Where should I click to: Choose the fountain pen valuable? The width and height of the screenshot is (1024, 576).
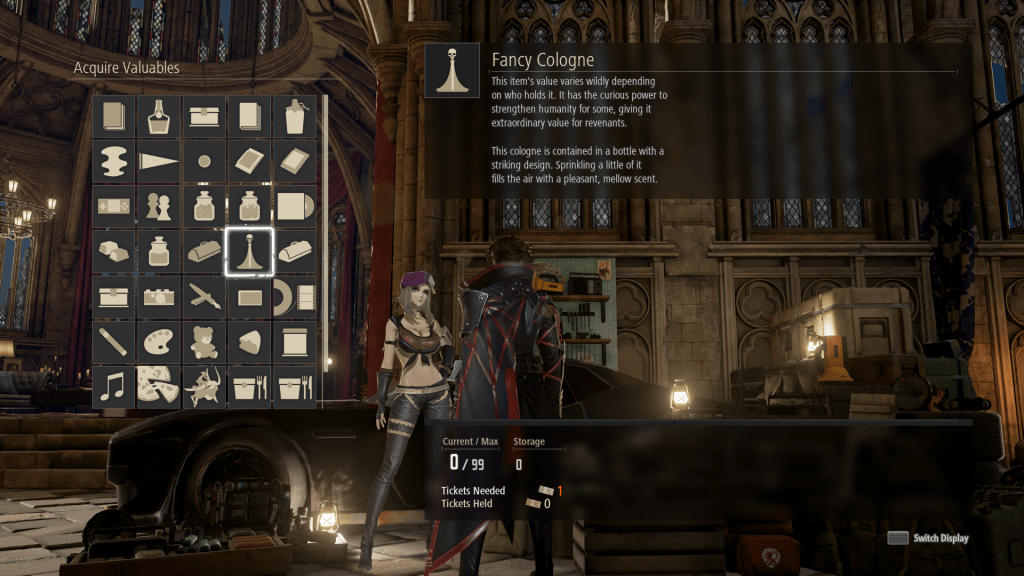click(204, 296)
